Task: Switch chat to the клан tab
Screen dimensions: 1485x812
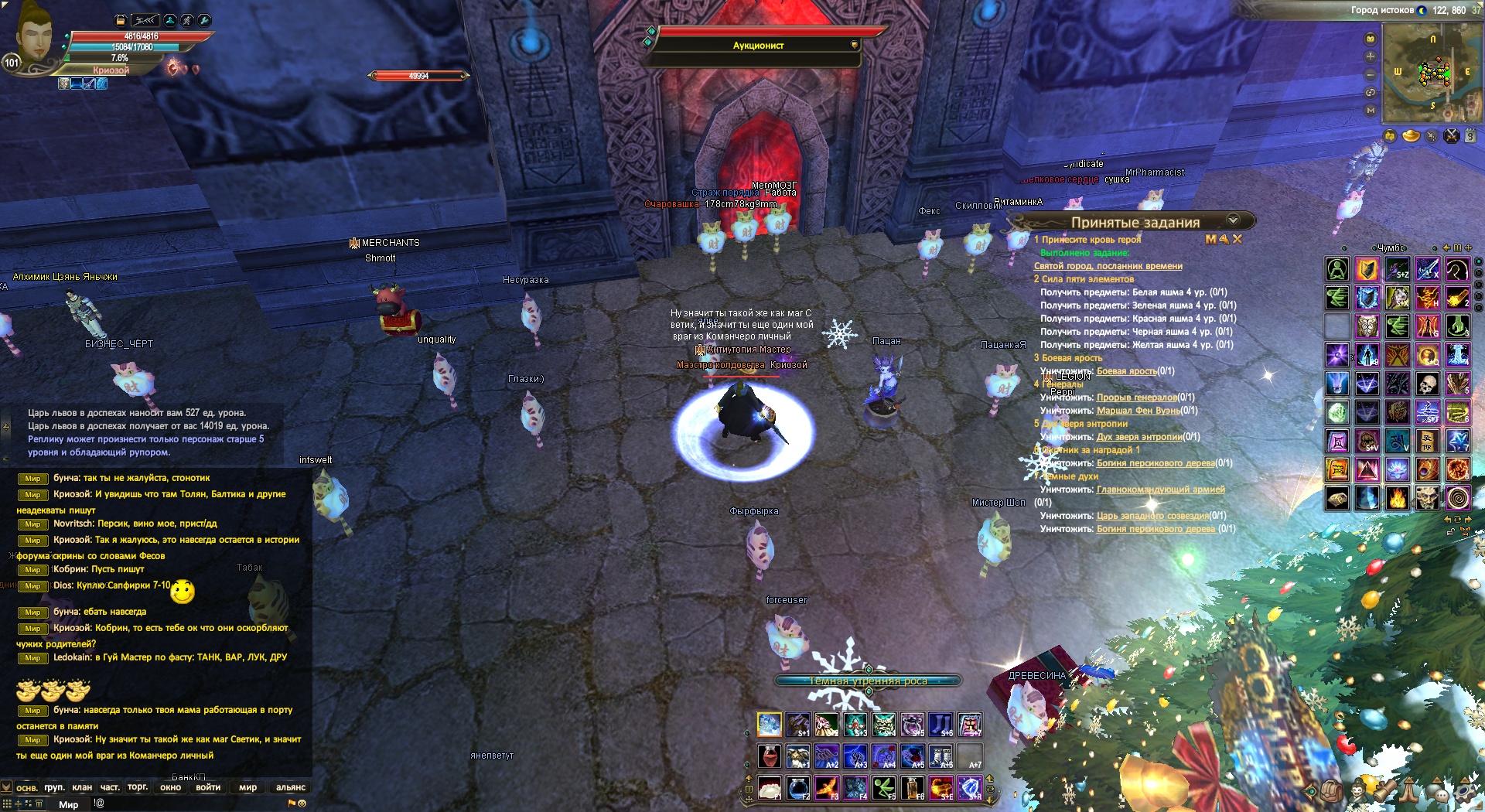Action: pos(82,787)
